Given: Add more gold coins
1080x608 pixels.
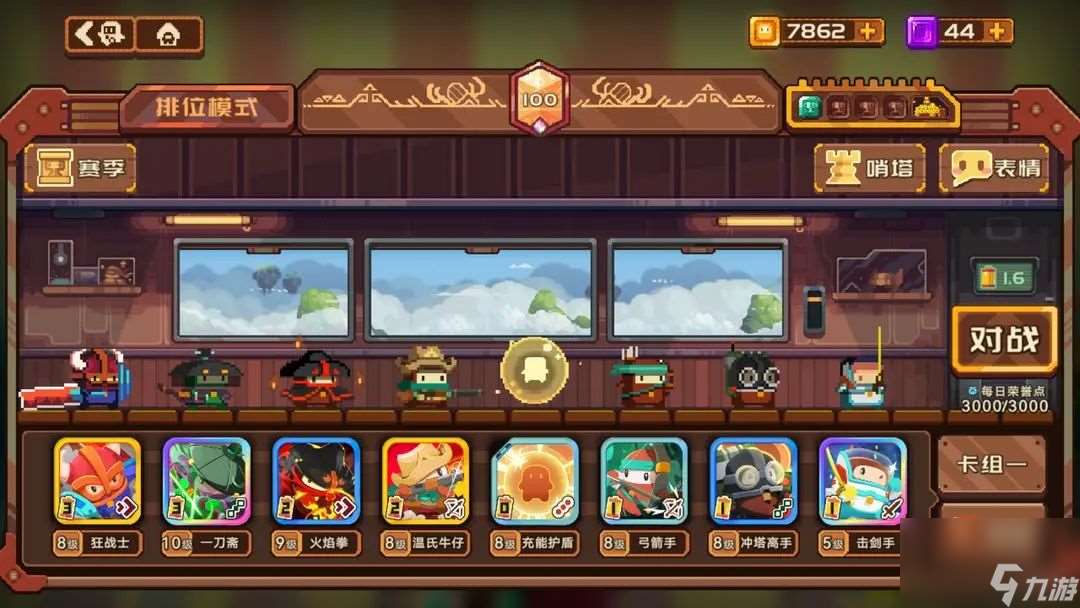Looking at the screenshot, I should coord(868,32).
